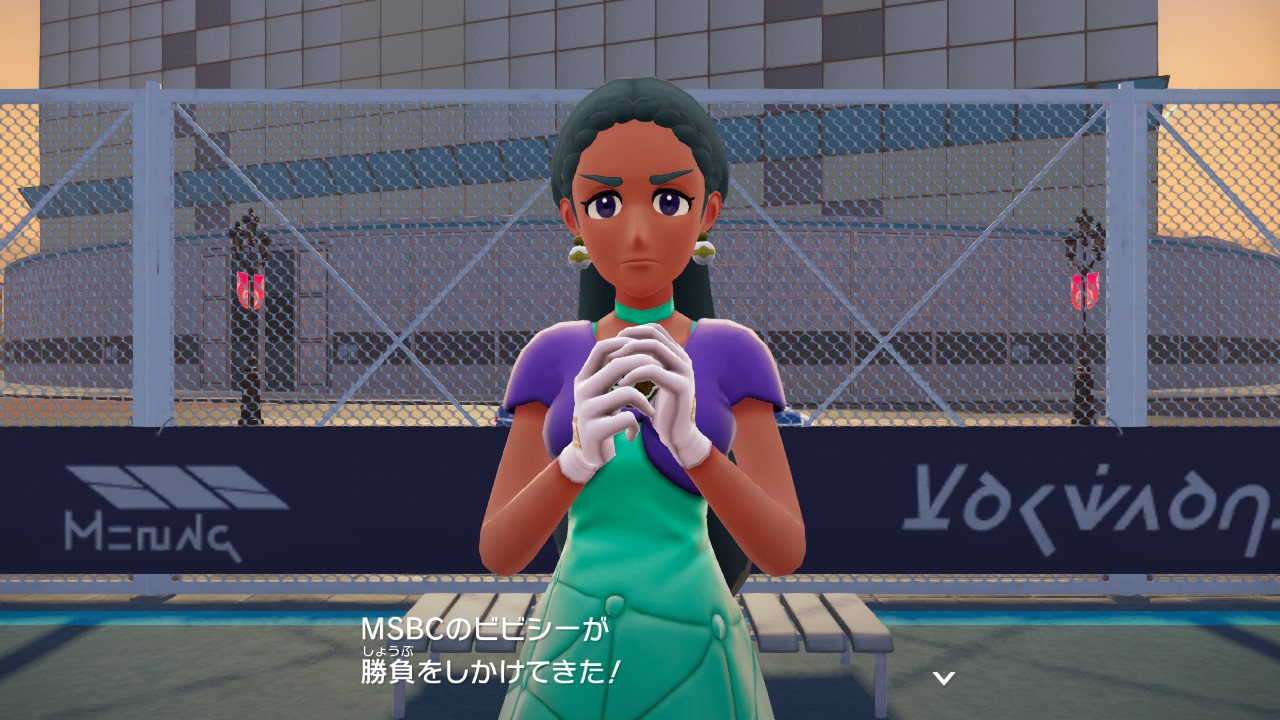
Task: Advance dialogue with the down arrow indicator
Action: coord(943,678)
